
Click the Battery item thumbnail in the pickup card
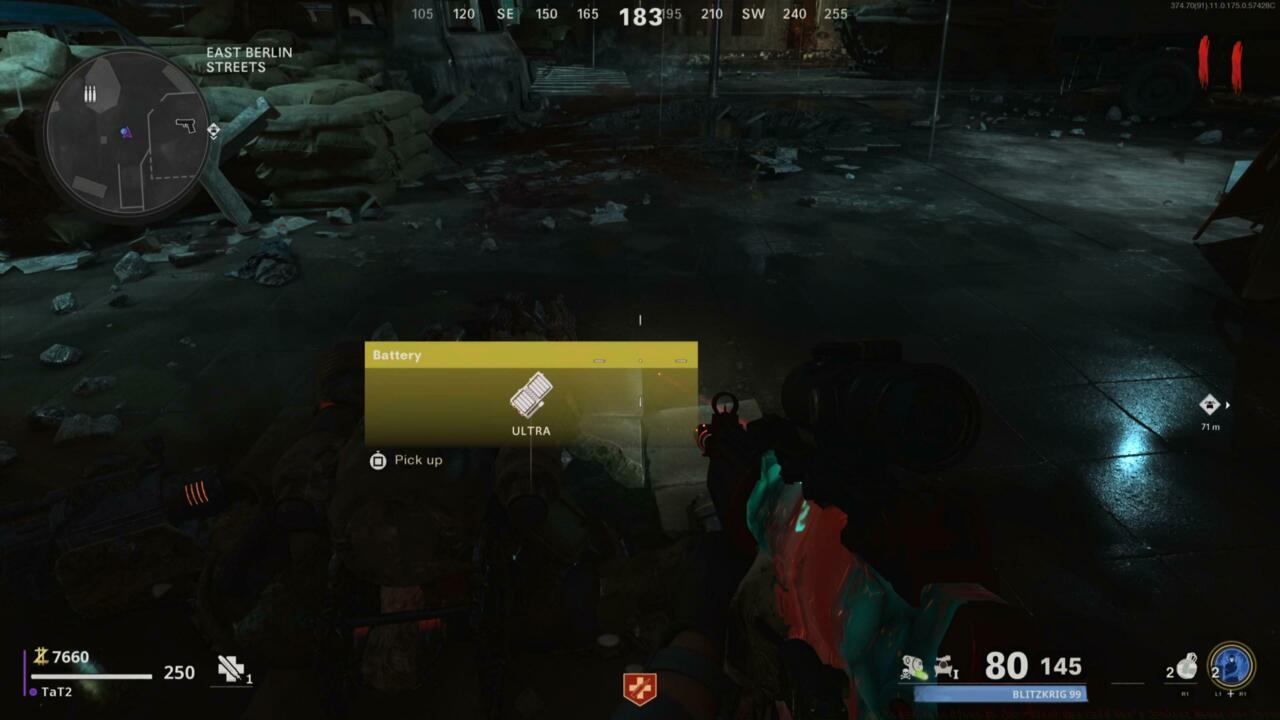(x=533, y=394)
